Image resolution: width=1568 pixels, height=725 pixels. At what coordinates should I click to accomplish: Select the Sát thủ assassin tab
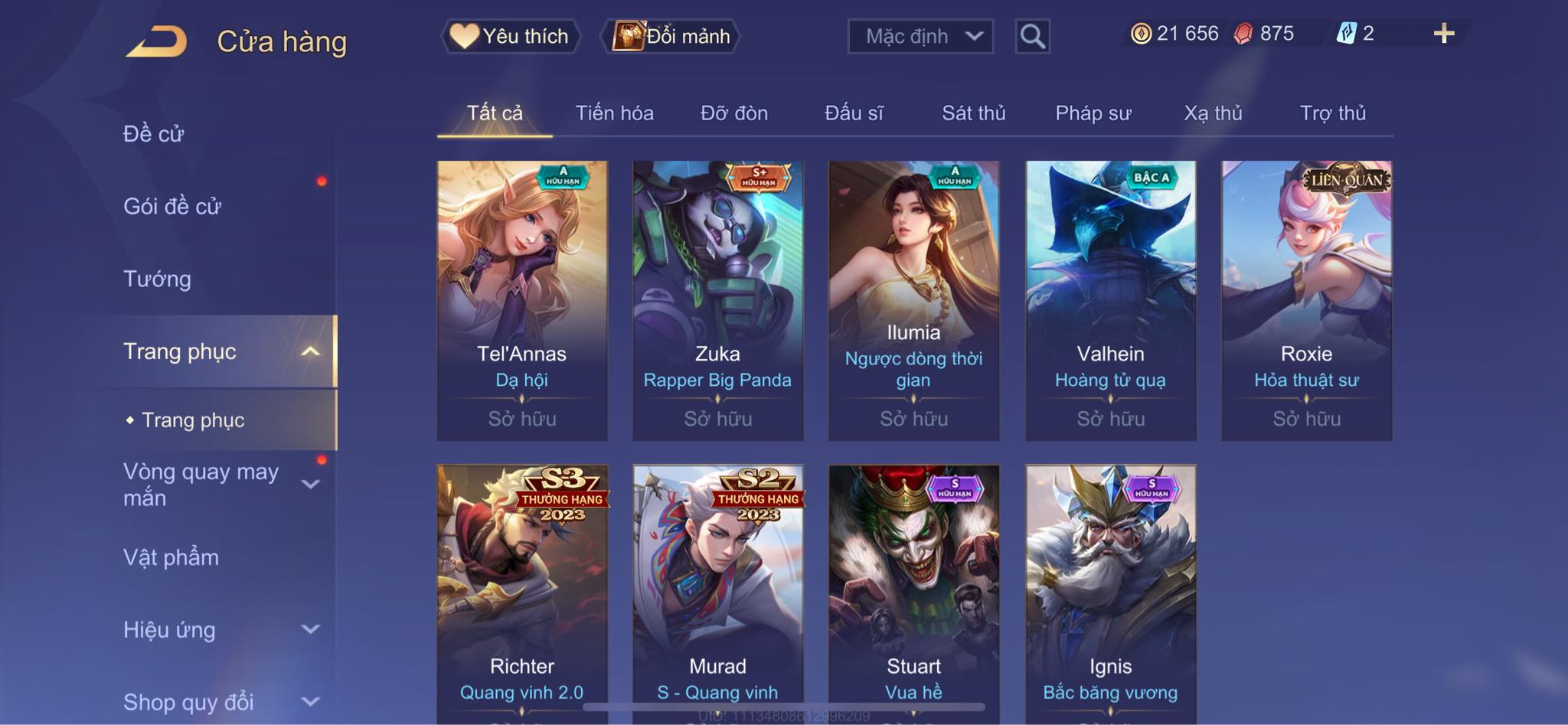click(x=973, y=113)
